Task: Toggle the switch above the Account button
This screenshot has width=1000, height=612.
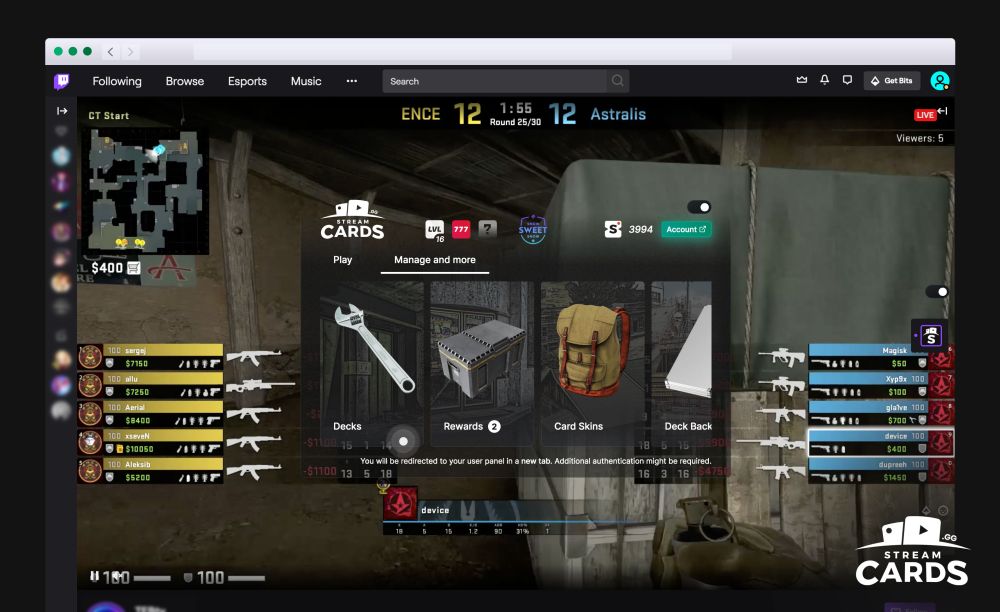Action: (x=699, y=207)
